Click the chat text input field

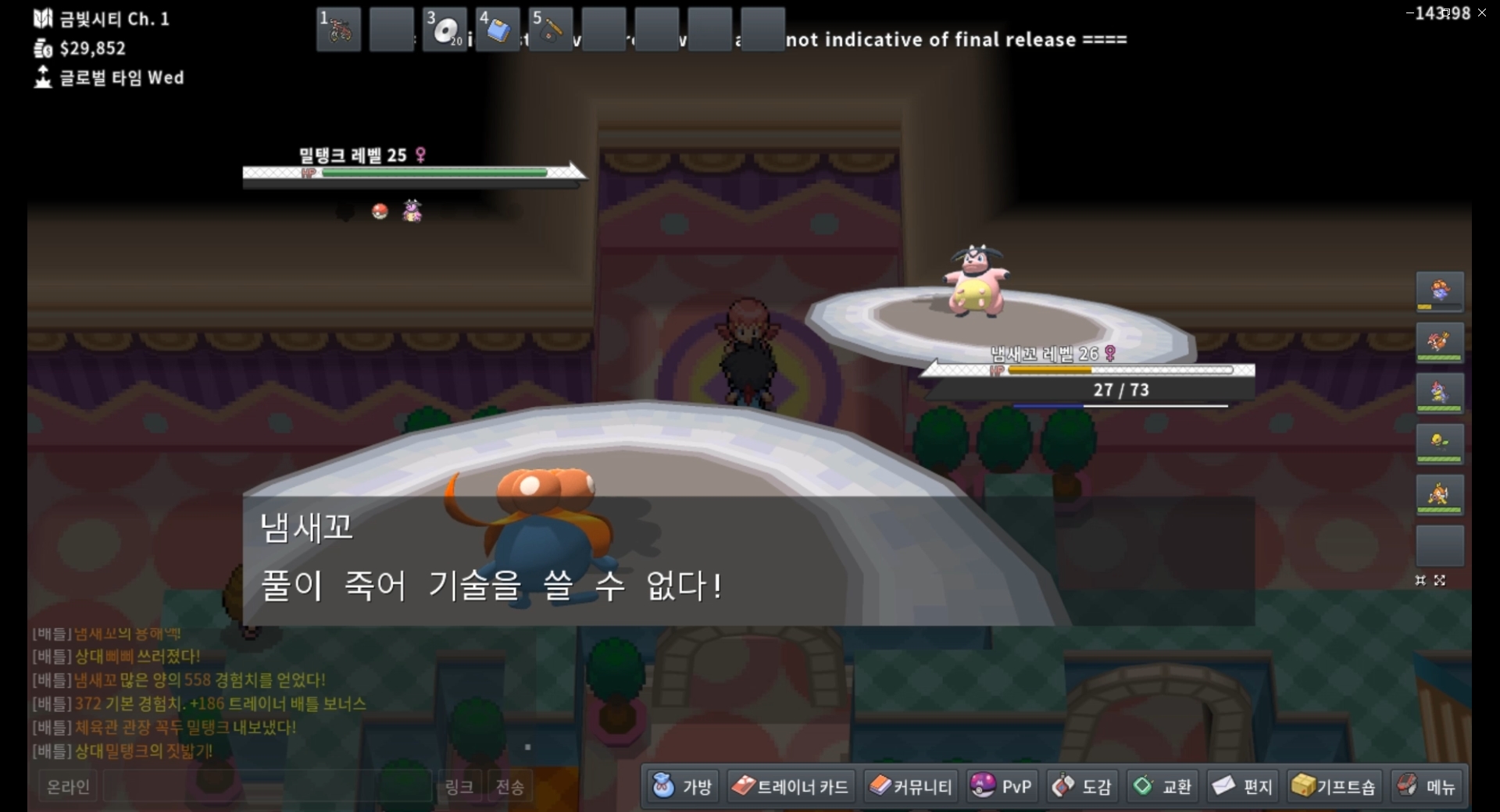pyautogui.click(x=267, y=787)
